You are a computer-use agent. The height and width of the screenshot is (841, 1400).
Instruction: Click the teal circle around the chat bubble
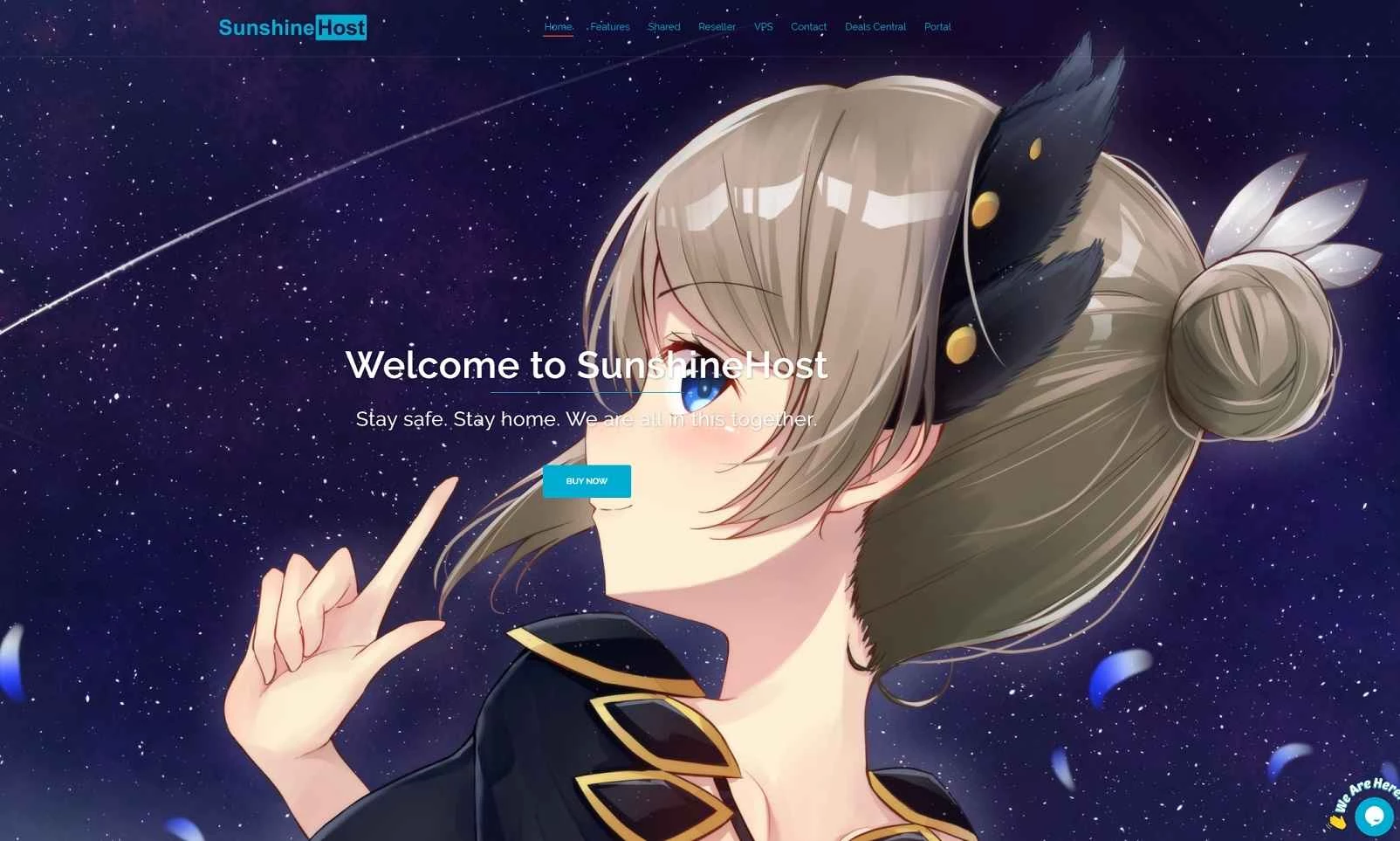pyautogui.click(x=1374, y=815)
